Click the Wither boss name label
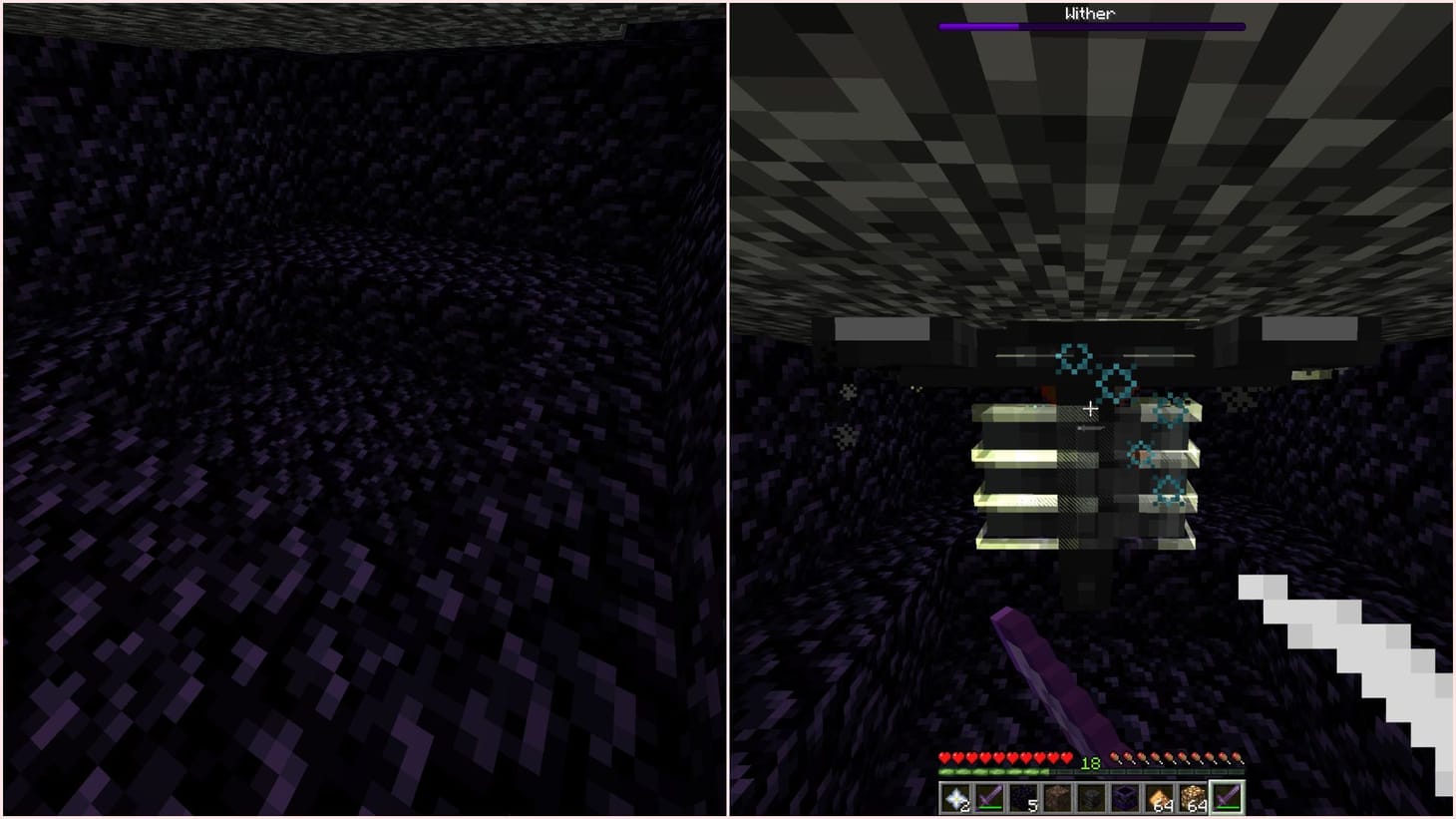1456x819 pixels. click(1089, 11)
